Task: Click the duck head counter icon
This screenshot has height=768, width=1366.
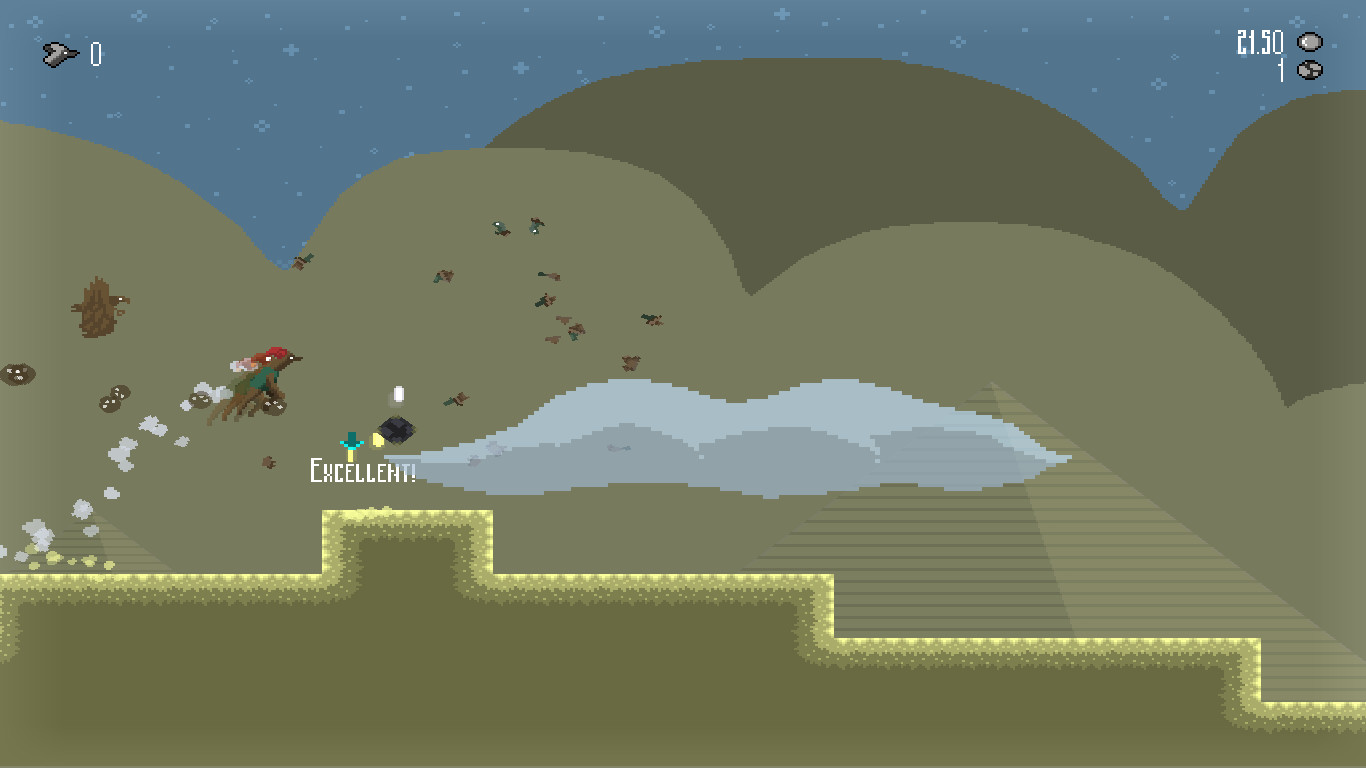Action: [57, 53]
